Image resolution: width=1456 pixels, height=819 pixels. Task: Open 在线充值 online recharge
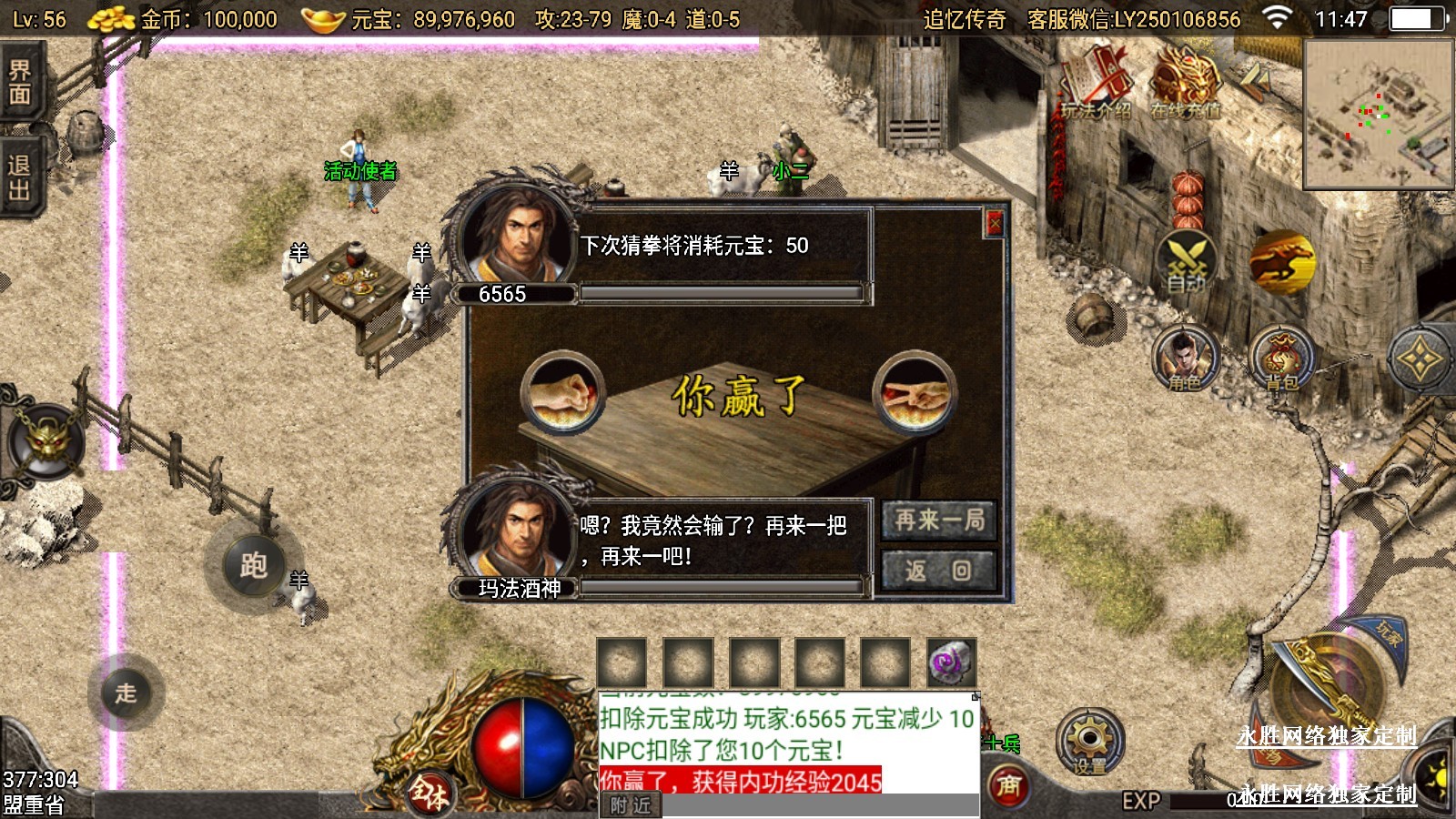(x=1185, y=84)
